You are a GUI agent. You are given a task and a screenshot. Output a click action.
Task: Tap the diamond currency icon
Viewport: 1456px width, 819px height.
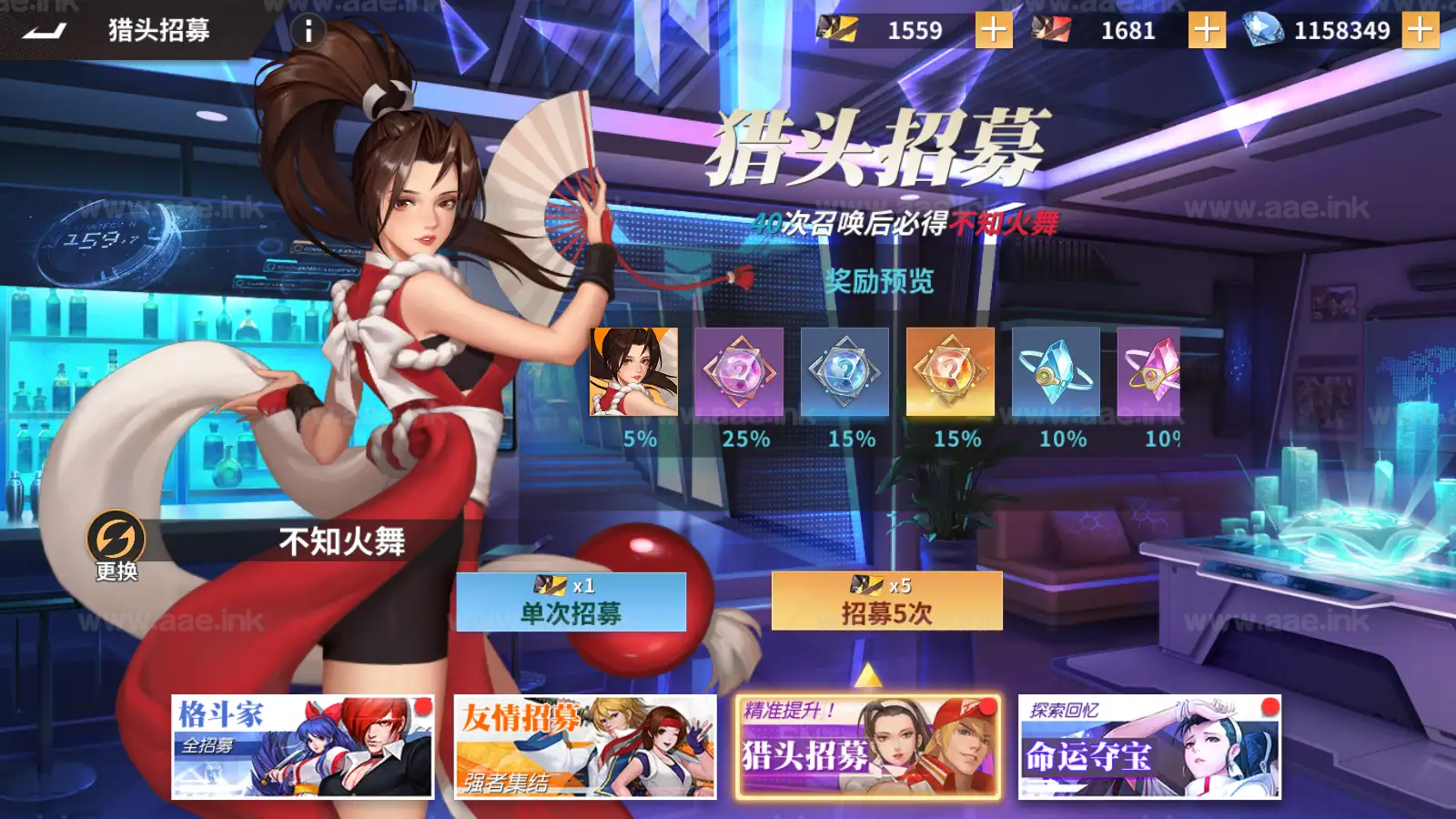pyautogui.click(x=1263, y=28)
